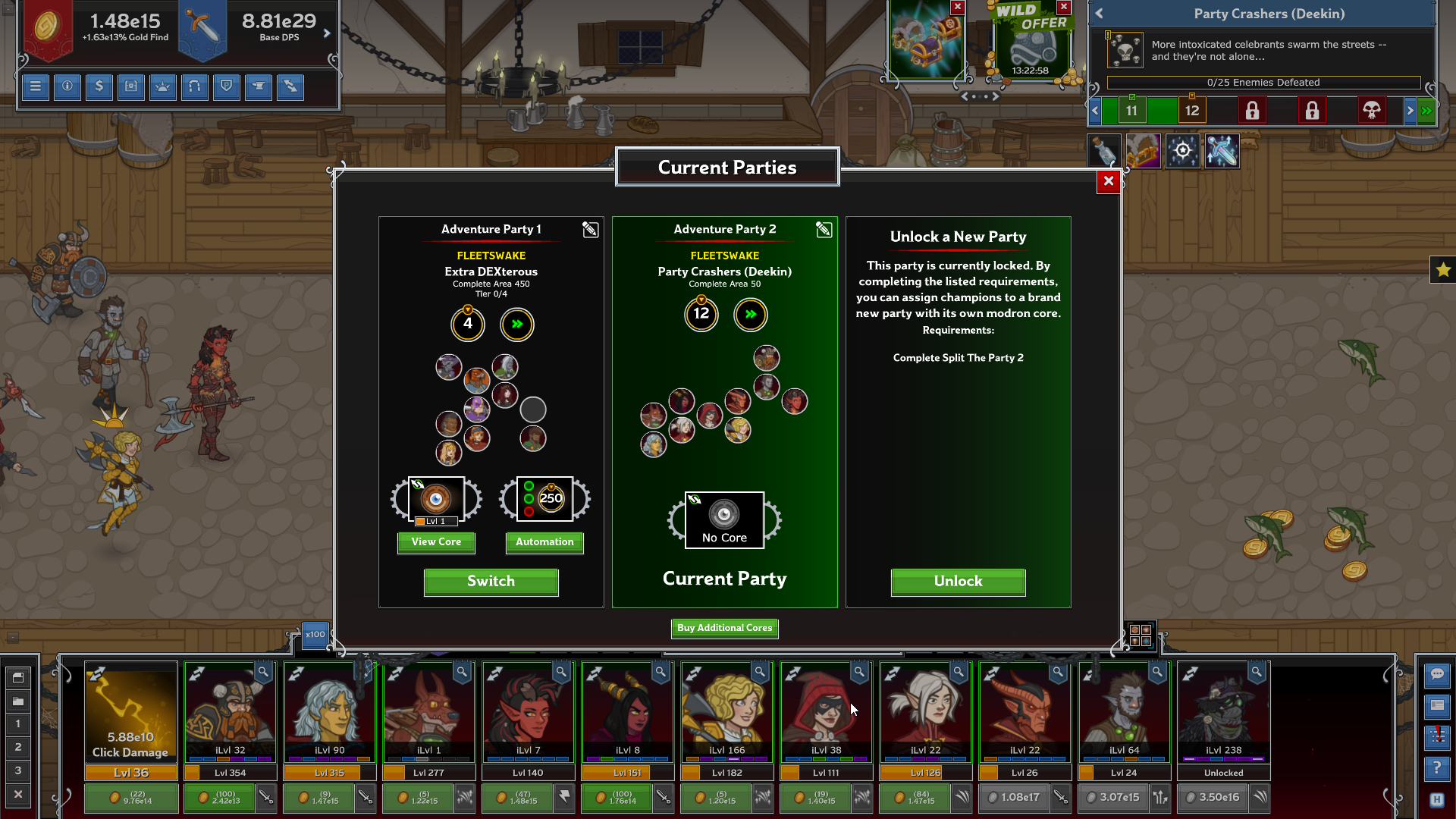Open the dollar sign shop button
The height and width of the screenshot is (819, 1456).
pyautogui.click(x=99, y=86)
